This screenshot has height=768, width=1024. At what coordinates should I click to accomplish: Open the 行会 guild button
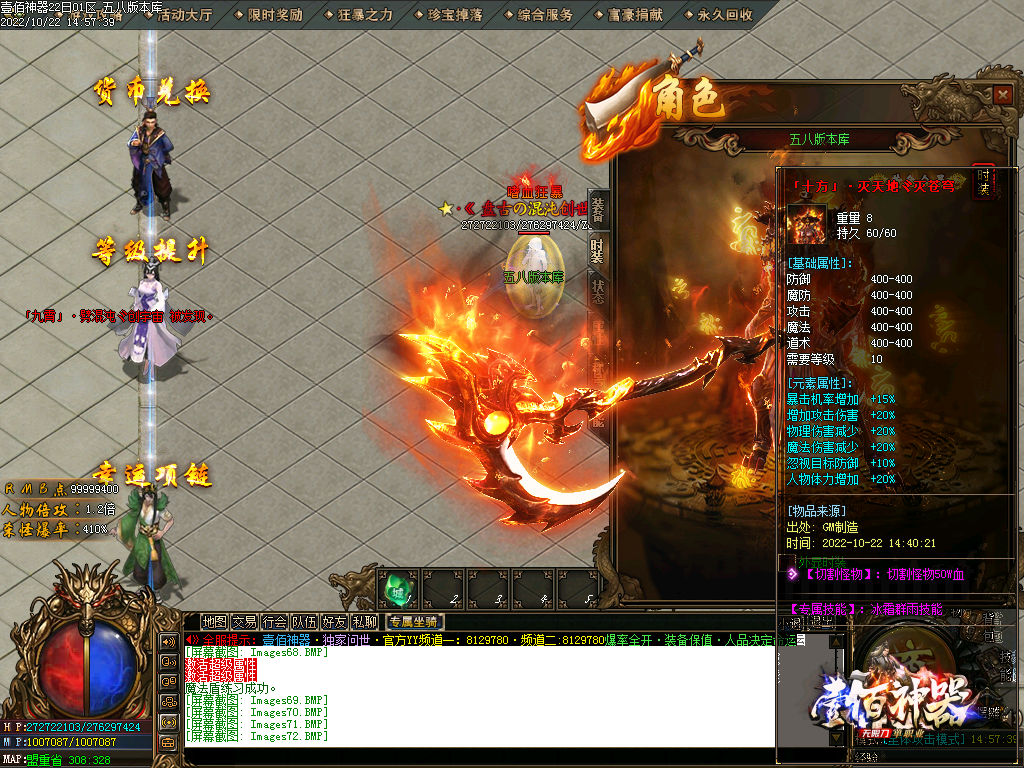pyautogui.click(x=274, y=621)
